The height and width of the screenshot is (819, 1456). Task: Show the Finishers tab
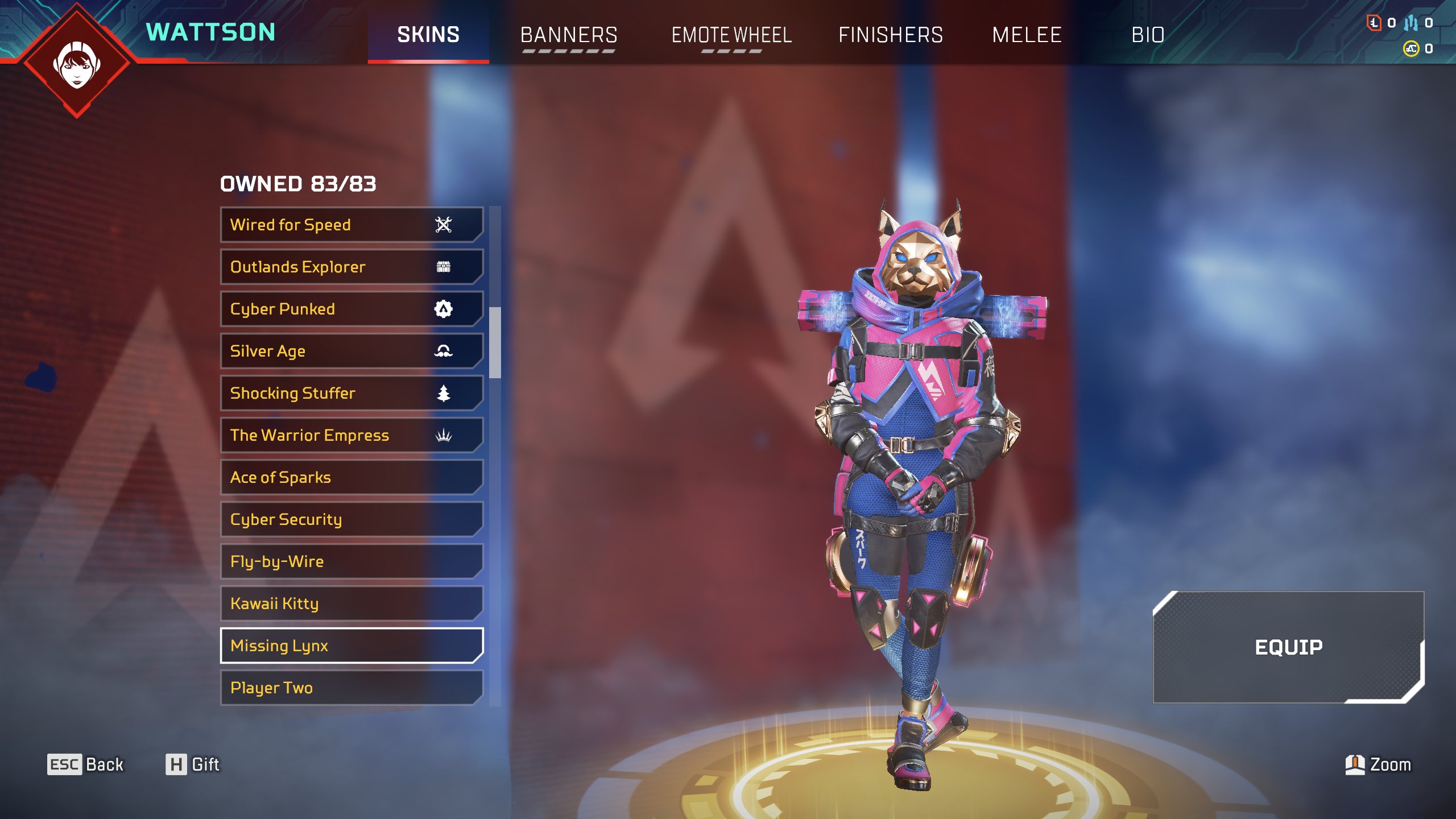point(891,35)
